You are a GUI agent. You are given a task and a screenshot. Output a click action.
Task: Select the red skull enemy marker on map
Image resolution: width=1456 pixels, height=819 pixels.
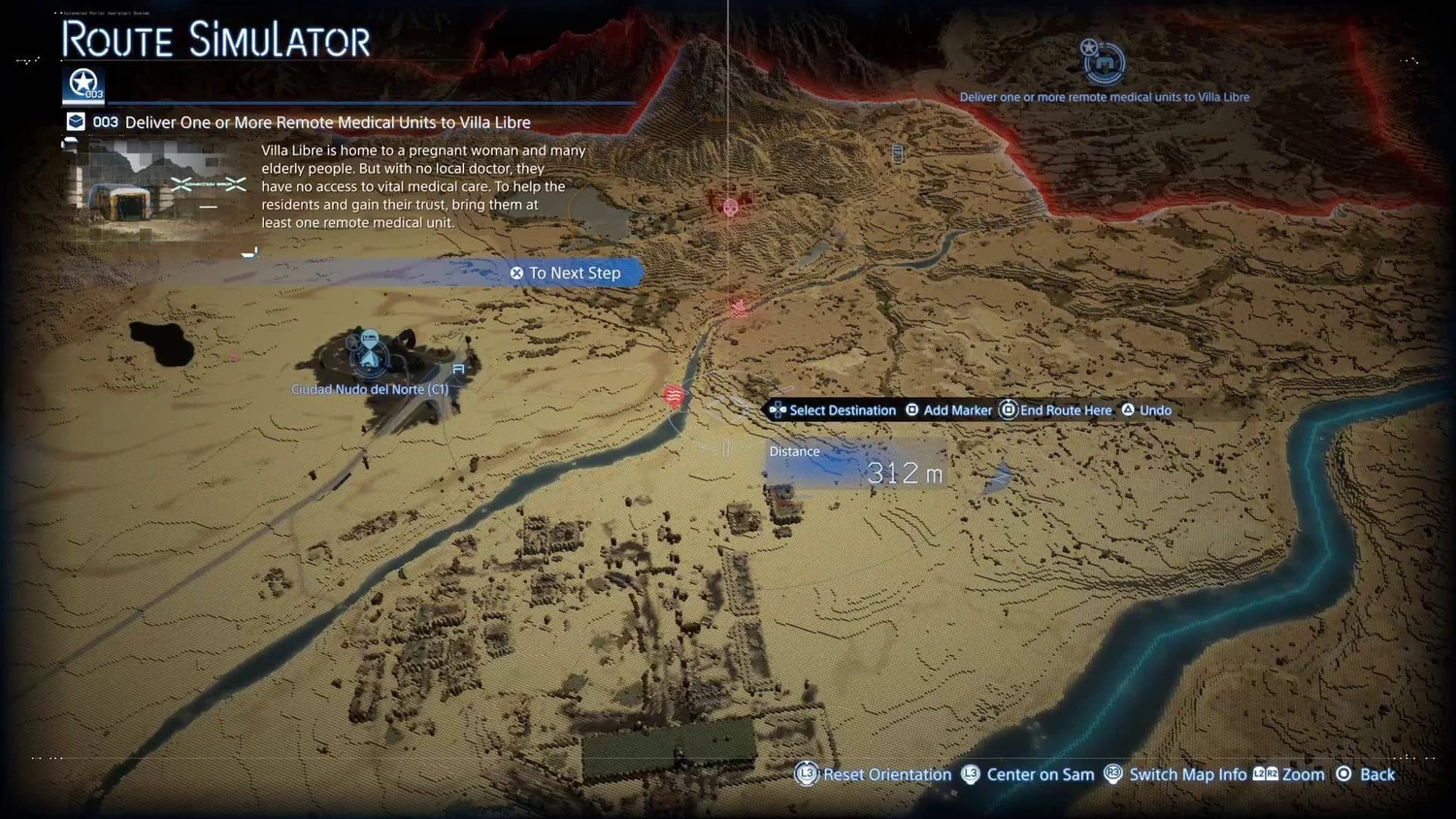pyautogui.click(x=731, y=207)
